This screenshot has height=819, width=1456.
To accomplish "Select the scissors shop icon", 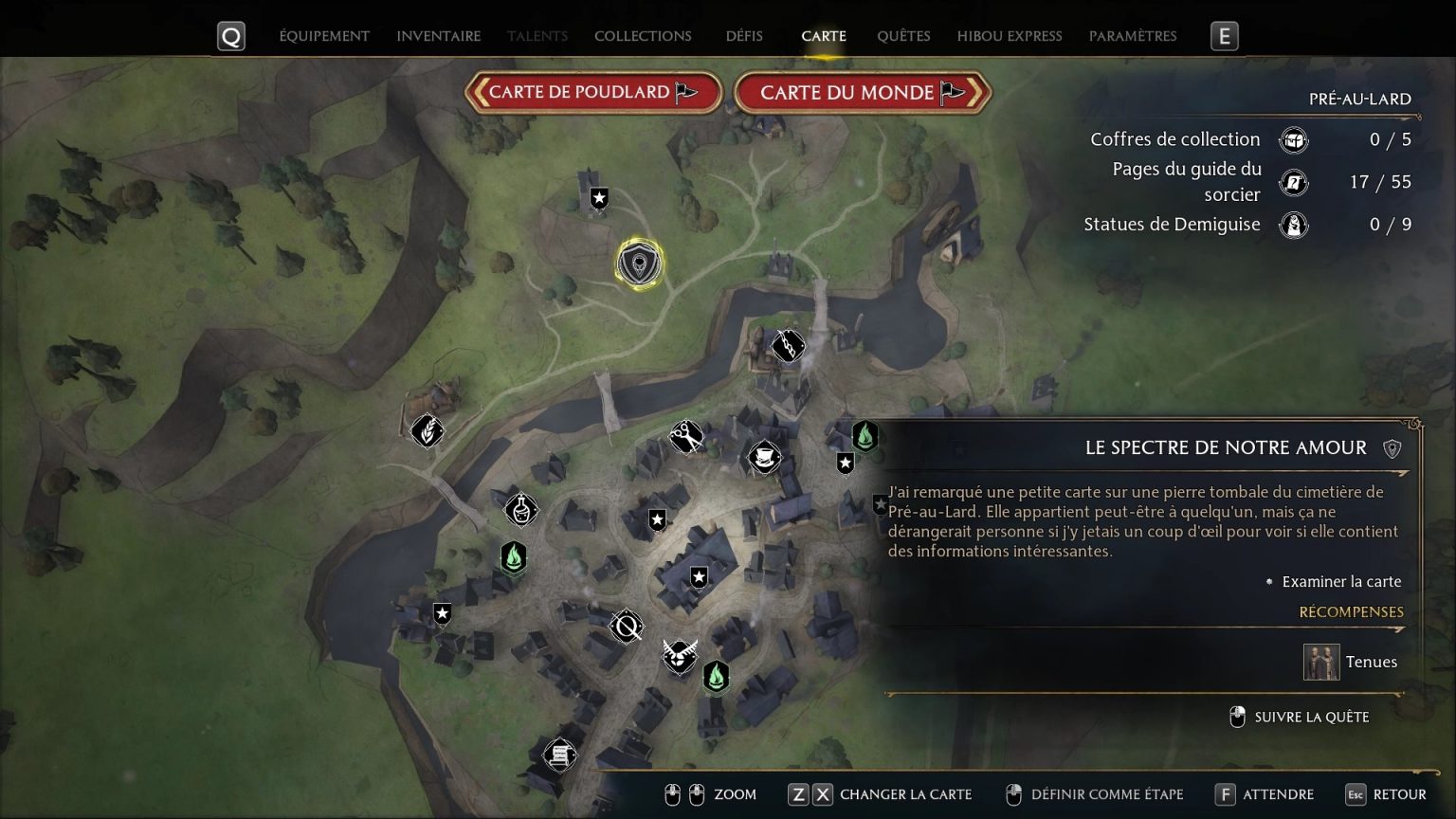I will (686, 437).
